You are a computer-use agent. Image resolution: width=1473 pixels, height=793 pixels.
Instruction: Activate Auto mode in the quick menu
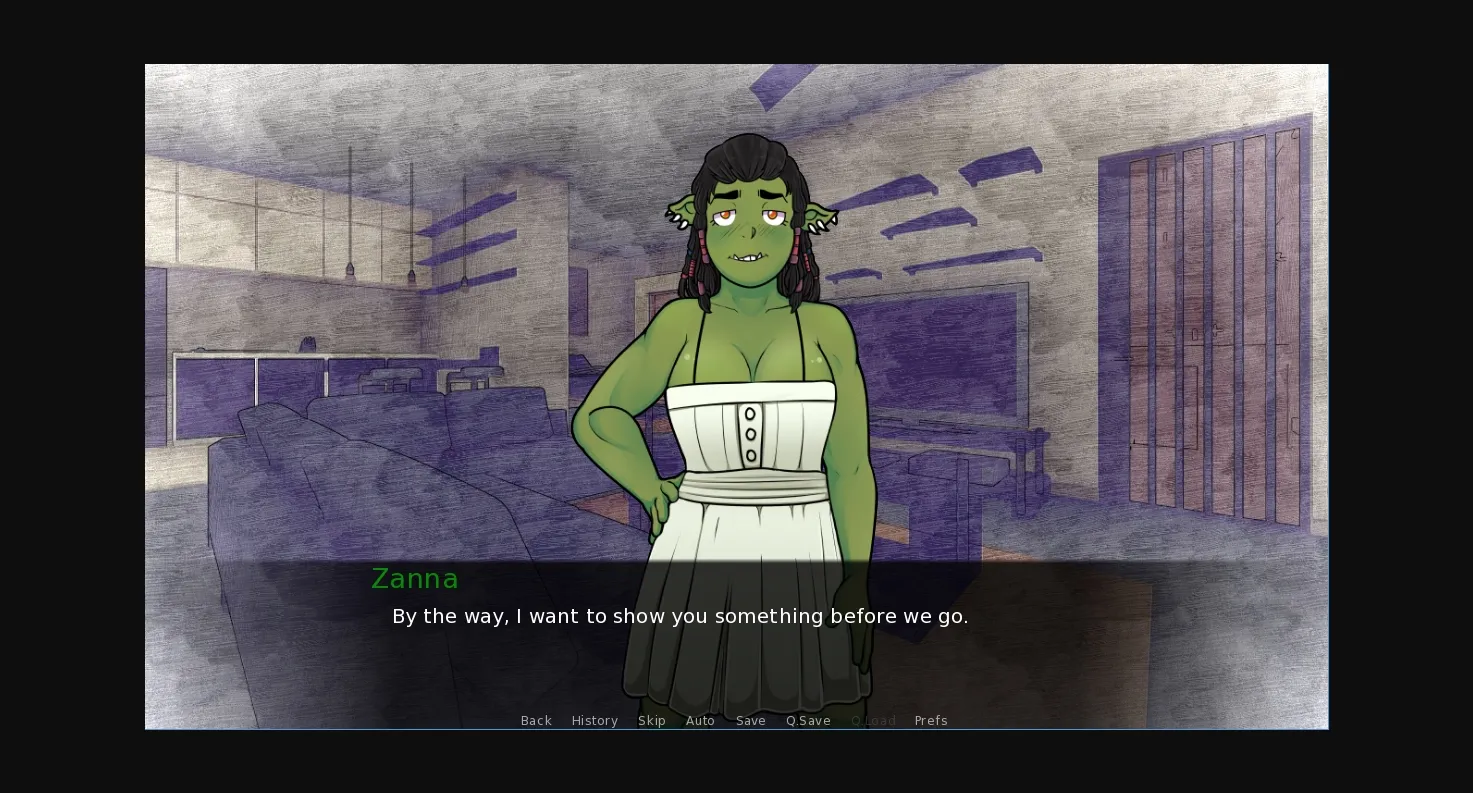pos(700,720)
